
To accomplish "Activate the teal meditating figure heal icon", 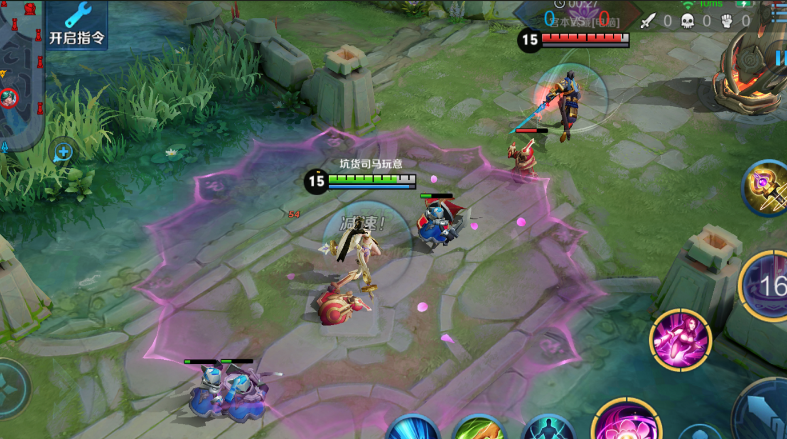I will click(x=548, y=430).
